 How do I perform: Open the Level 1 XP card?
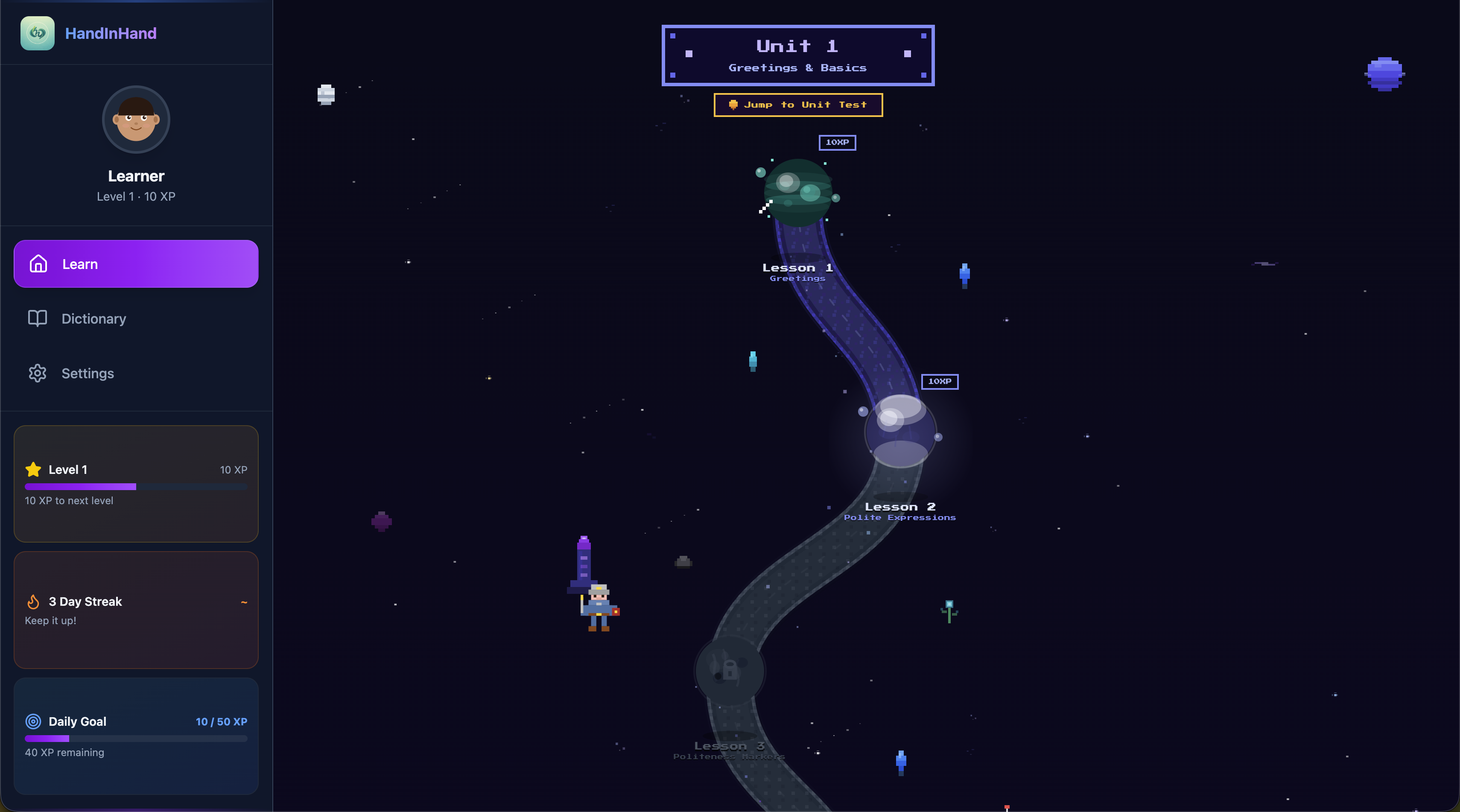pos(135,483)
